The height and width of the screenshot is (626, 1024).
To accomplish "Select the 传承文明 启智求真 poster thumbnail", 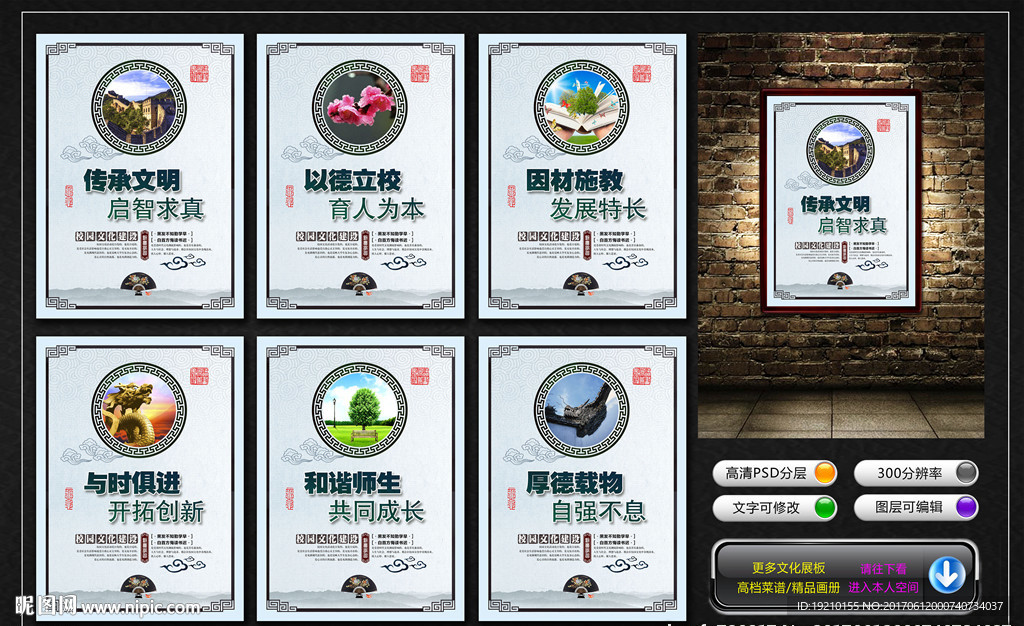I will [140, 177].
